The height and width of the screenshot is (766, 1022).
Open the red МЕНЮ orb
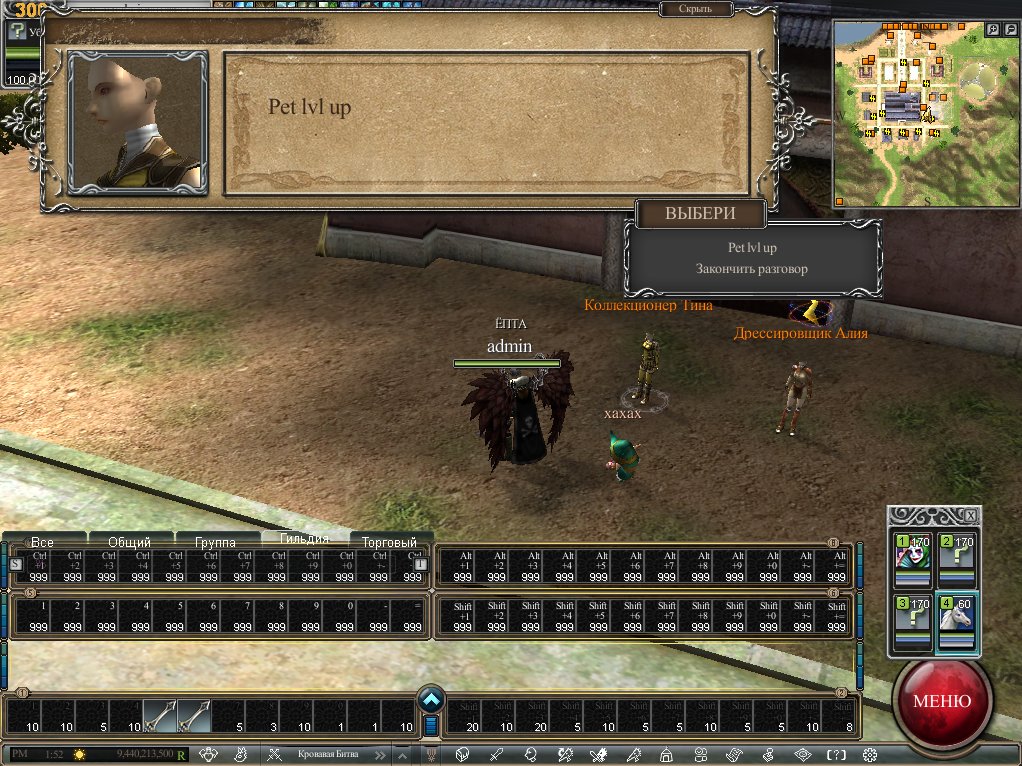[940, 700]
